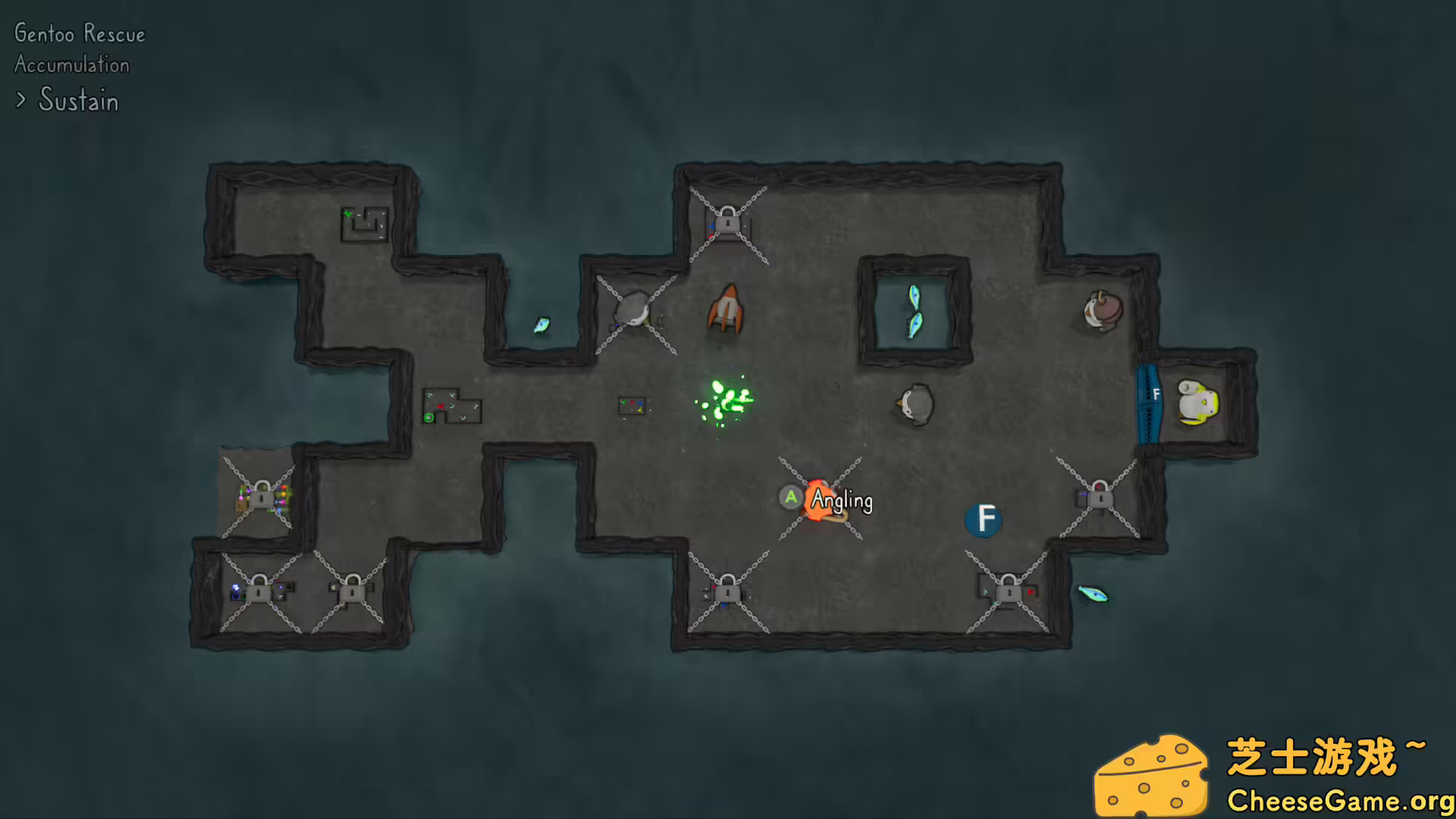Click the yellow-headed Gentoo penguin on the right
Screen dimensions: 1456x819
tap(1196, 402)
